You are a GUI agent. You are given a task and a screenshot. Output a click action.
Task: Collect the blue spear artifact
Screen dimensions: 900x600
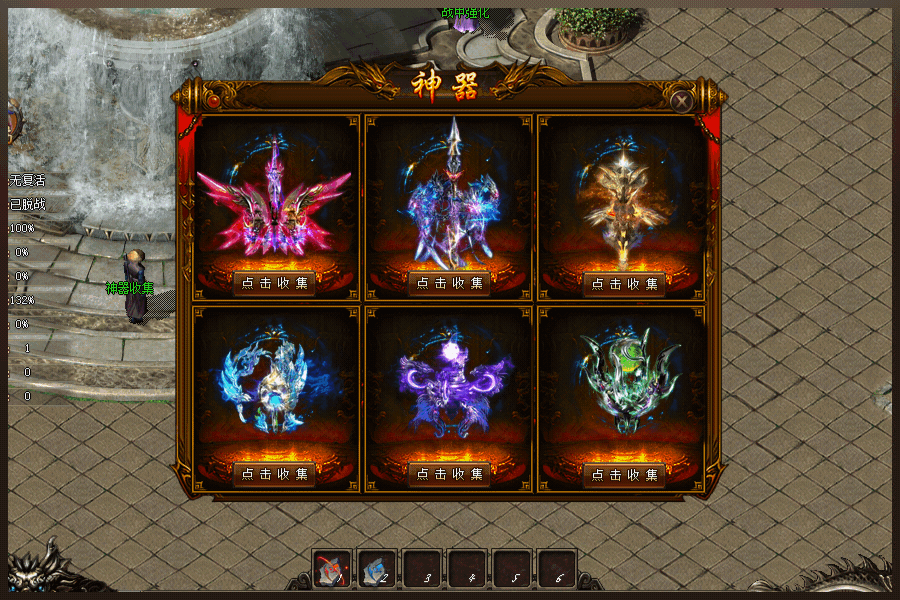(x=449, y=283)
